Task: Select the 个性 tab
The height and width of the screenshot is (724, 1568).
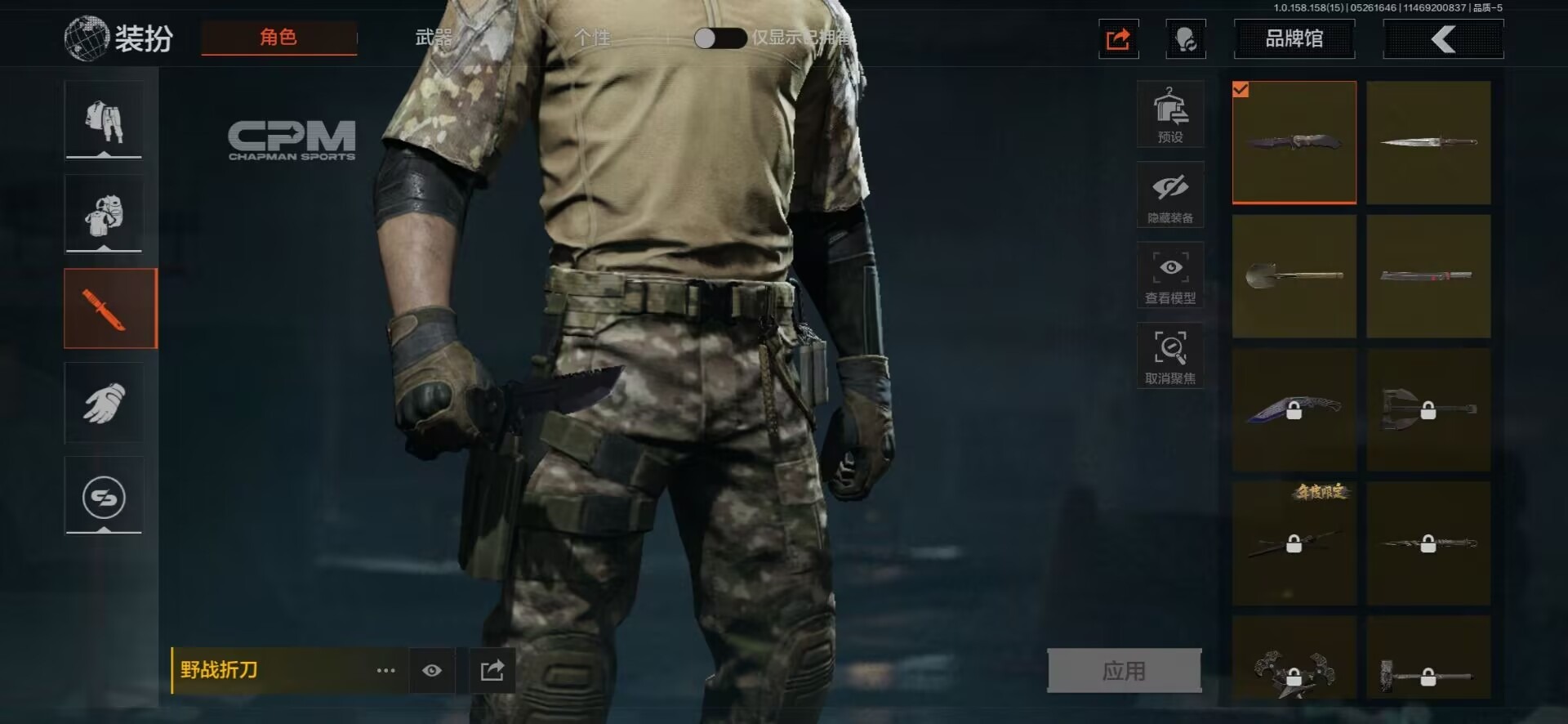Action: pos(593,38)
